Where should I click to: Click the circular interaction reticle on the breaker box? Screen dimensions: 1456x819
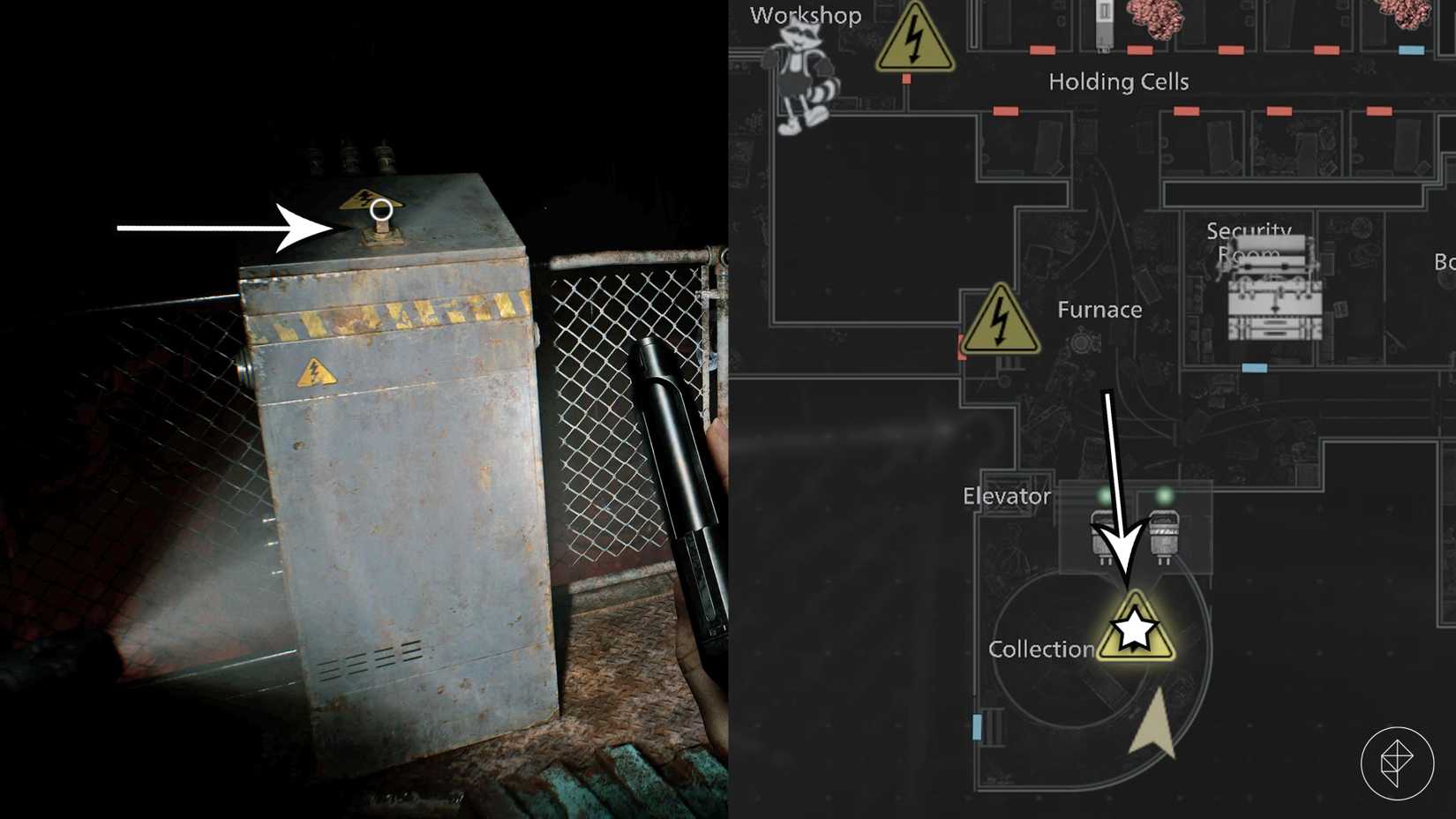381,210
